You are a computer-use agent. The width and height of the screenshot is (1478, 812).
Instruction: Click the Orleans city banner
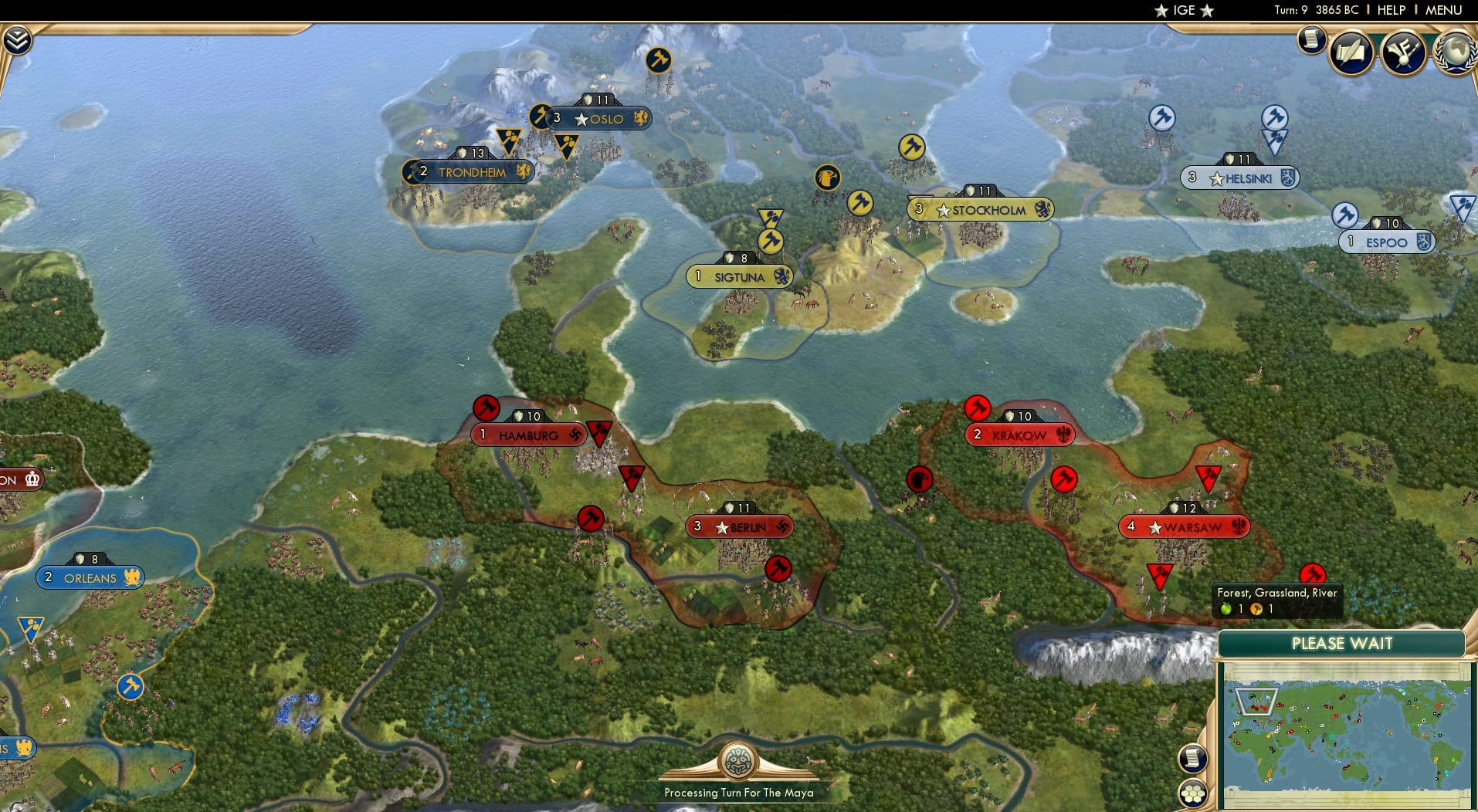click(x=91, y=577)
